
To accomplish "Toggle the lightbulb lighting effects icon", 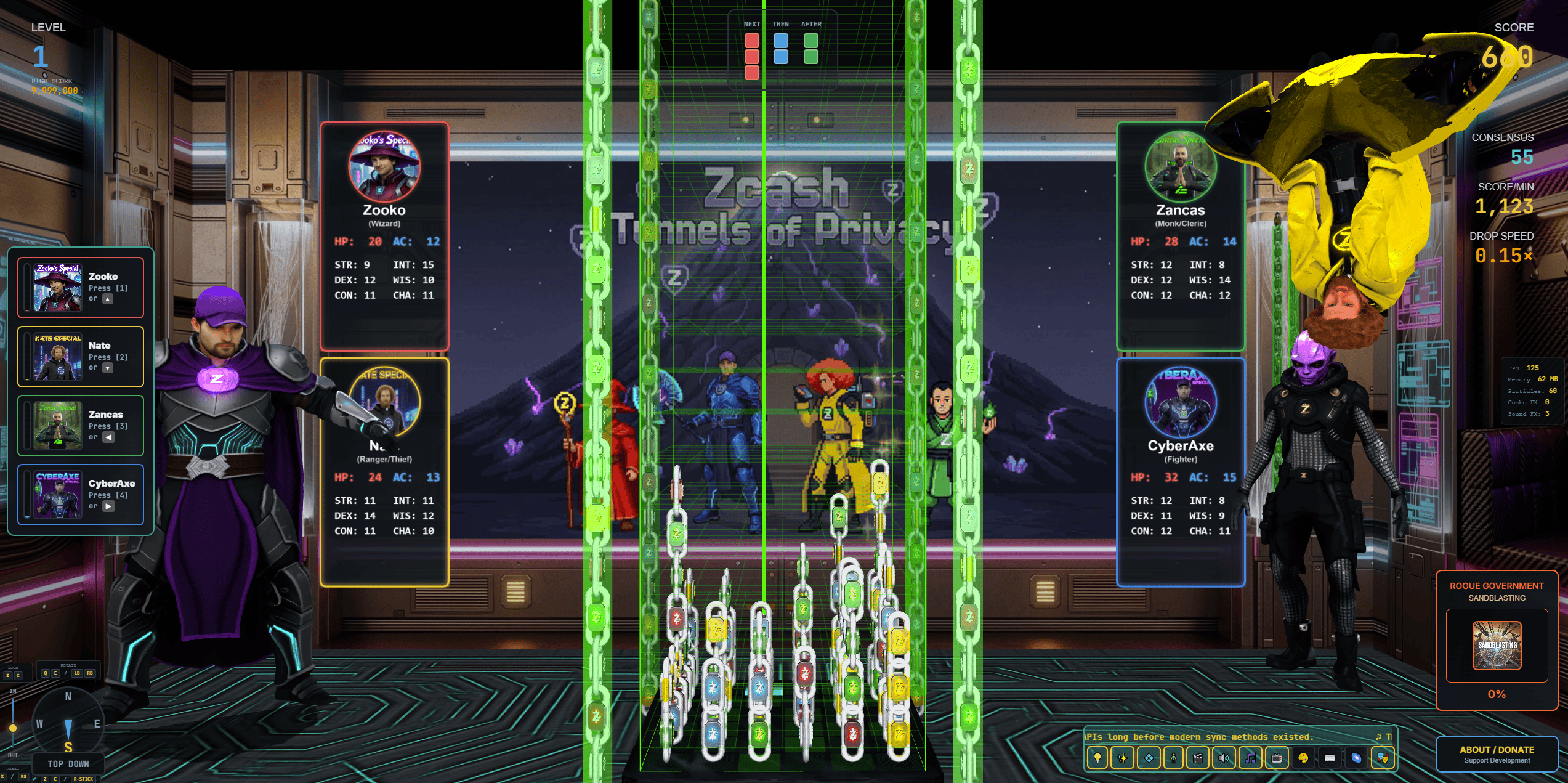I will pos(1097,758).
